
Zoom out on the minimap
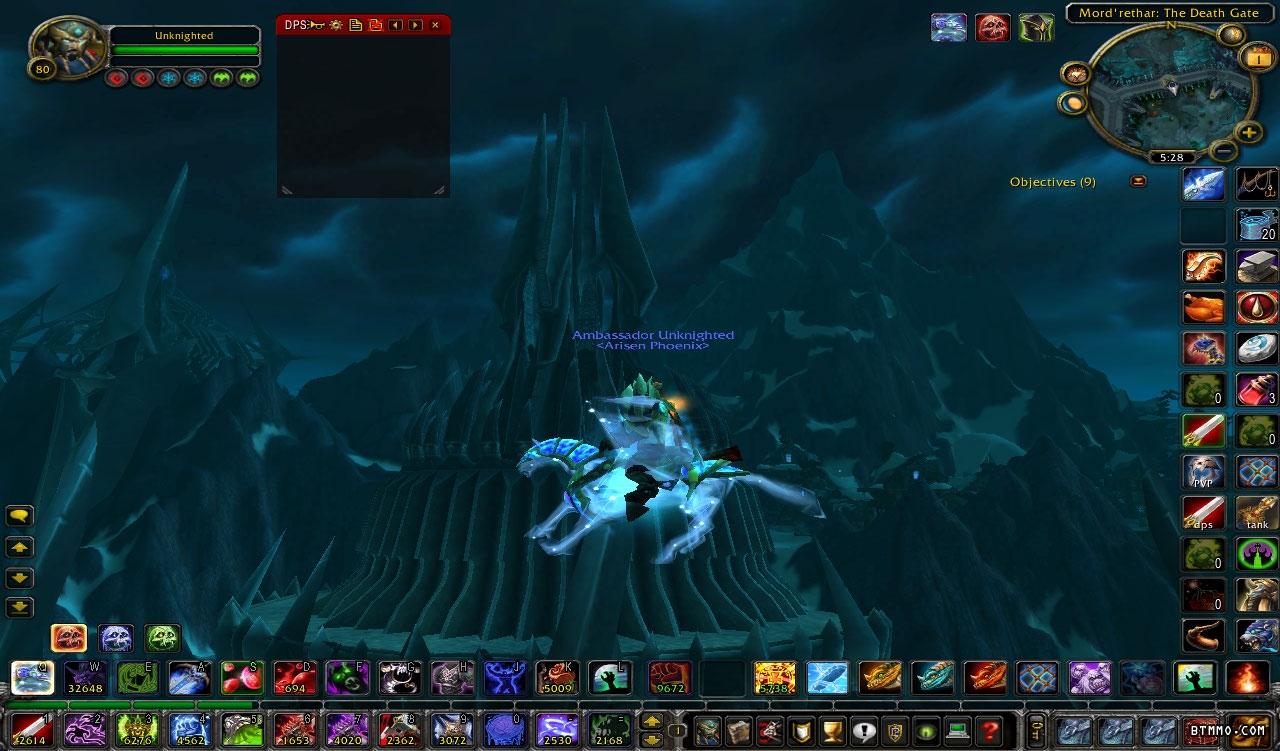click(1223, 151)
